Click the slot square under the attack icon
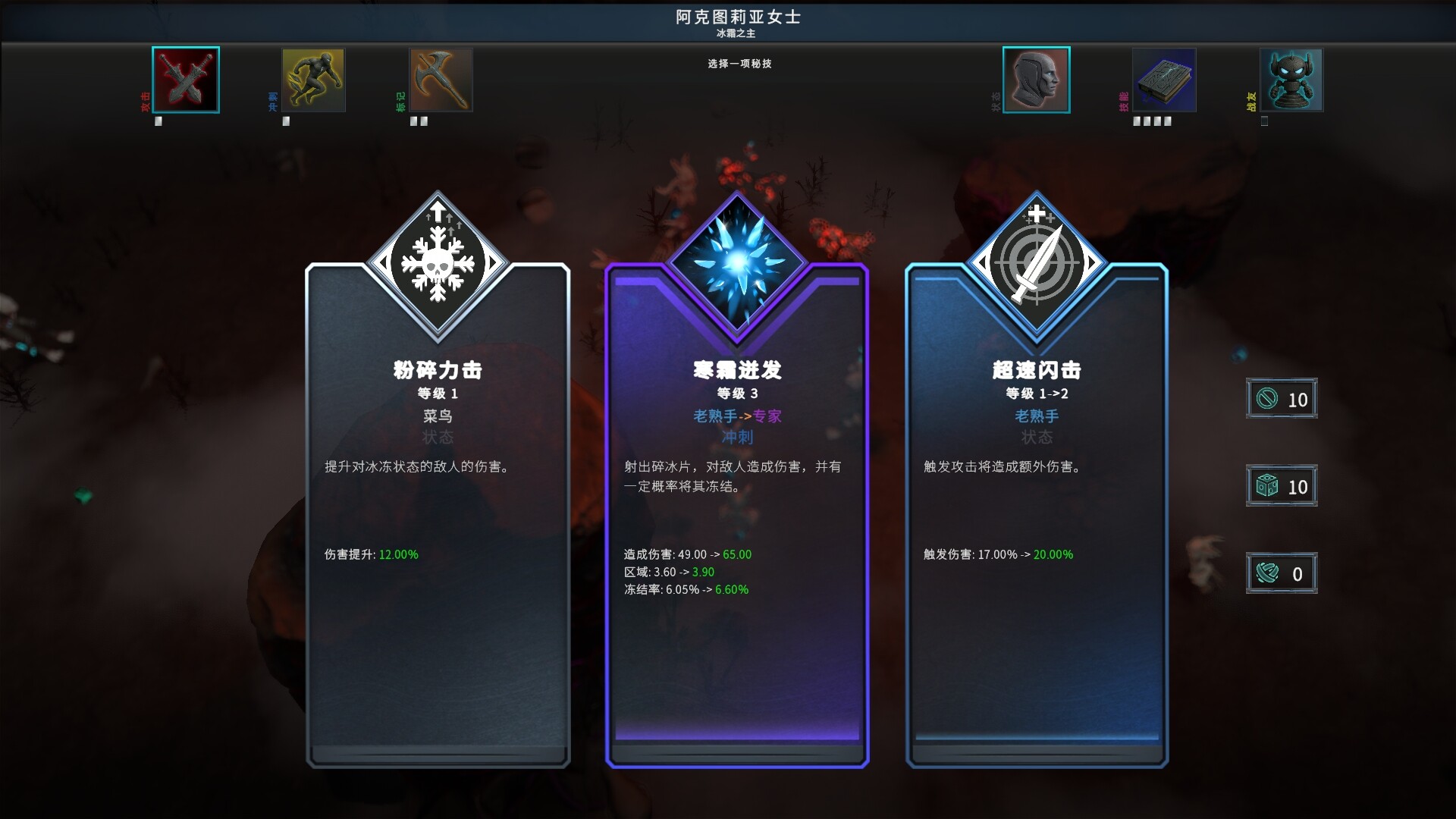The width and height of the screenshot is (1456, 819). click(x=158, y=120)
